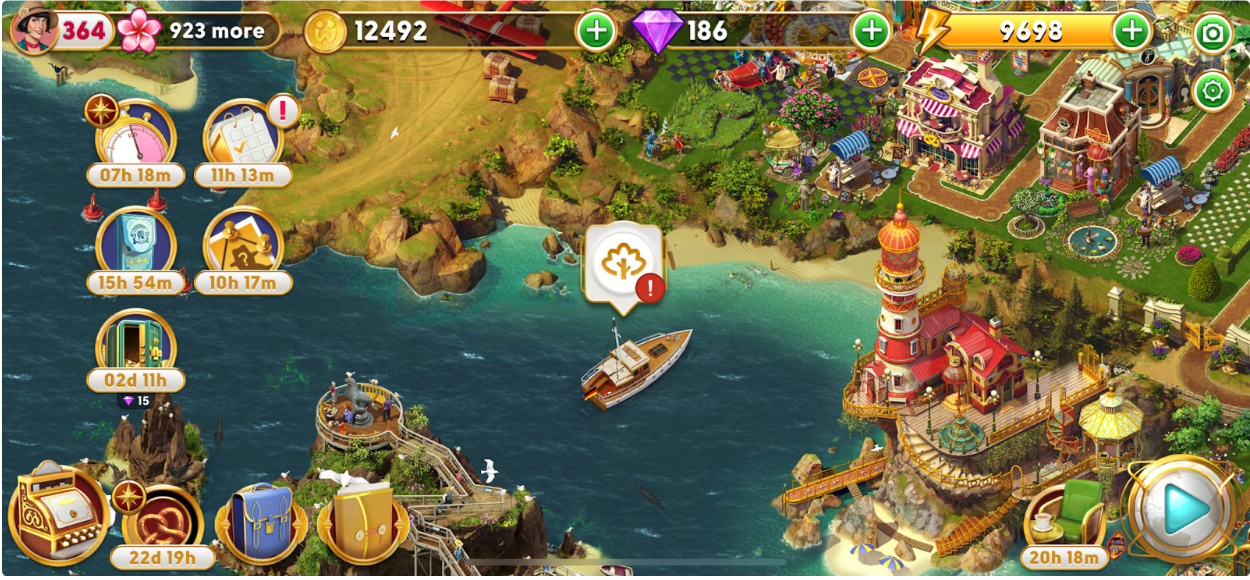Screen dimensions: 1250x580
Task: Refill energy using its plus button
Action: [x=1132, y=31]
